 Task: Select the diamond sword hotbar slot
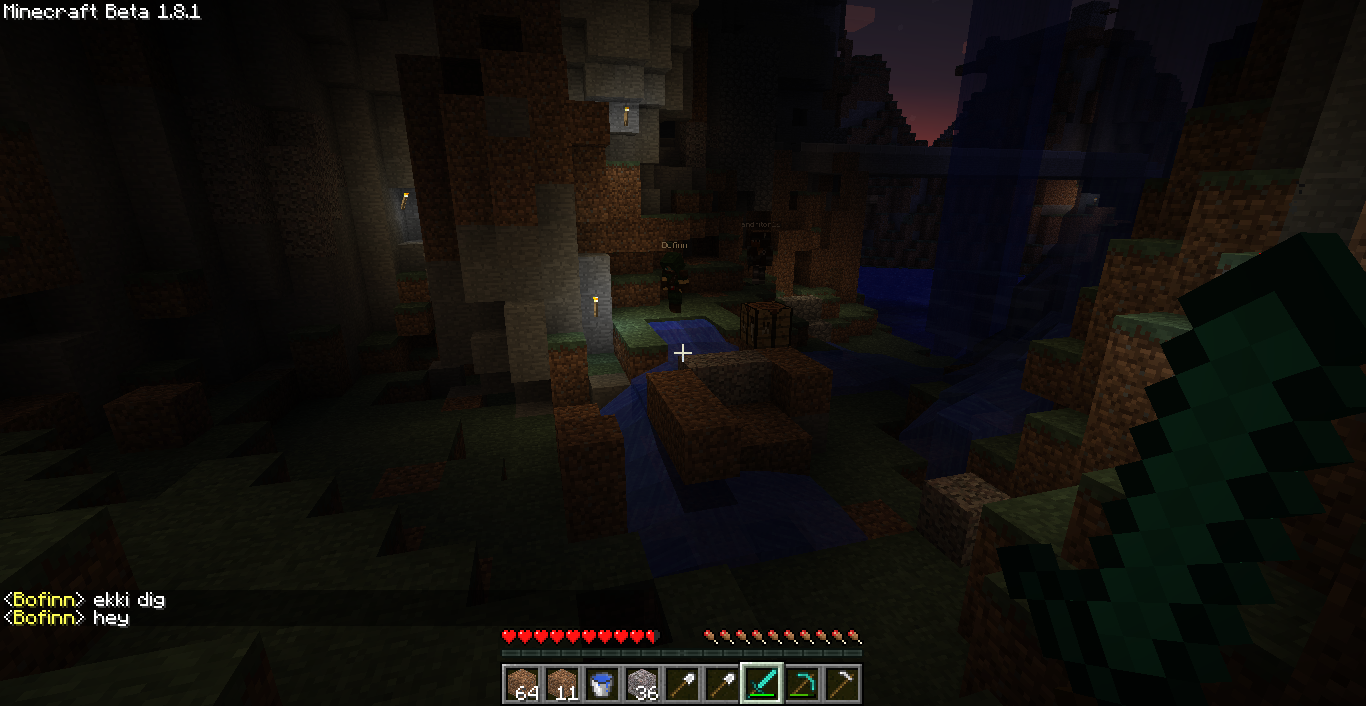(762, 684)
